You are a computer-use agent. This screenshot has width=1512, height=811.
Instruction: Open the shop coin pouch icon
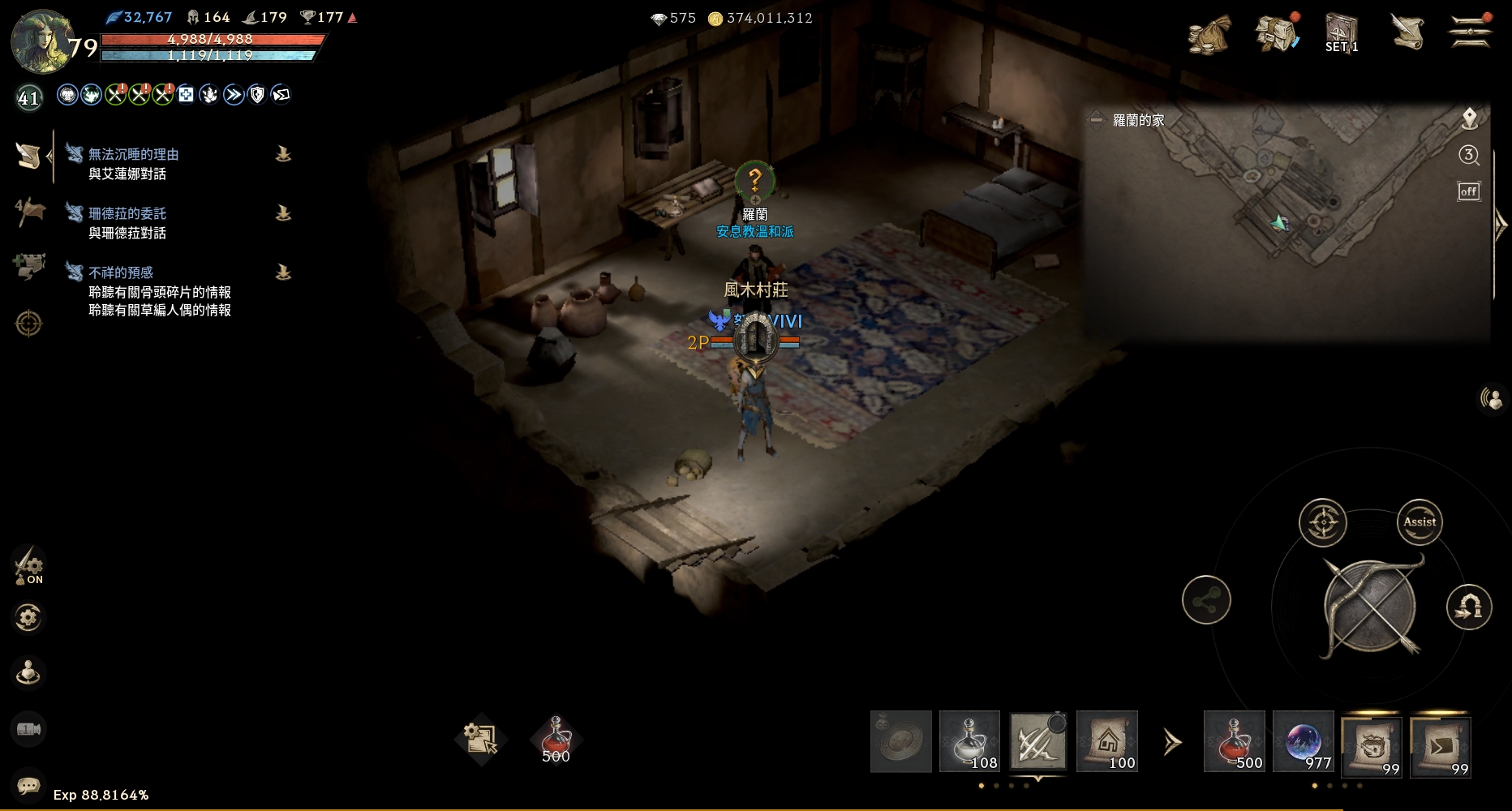[x=1209, y=34]
